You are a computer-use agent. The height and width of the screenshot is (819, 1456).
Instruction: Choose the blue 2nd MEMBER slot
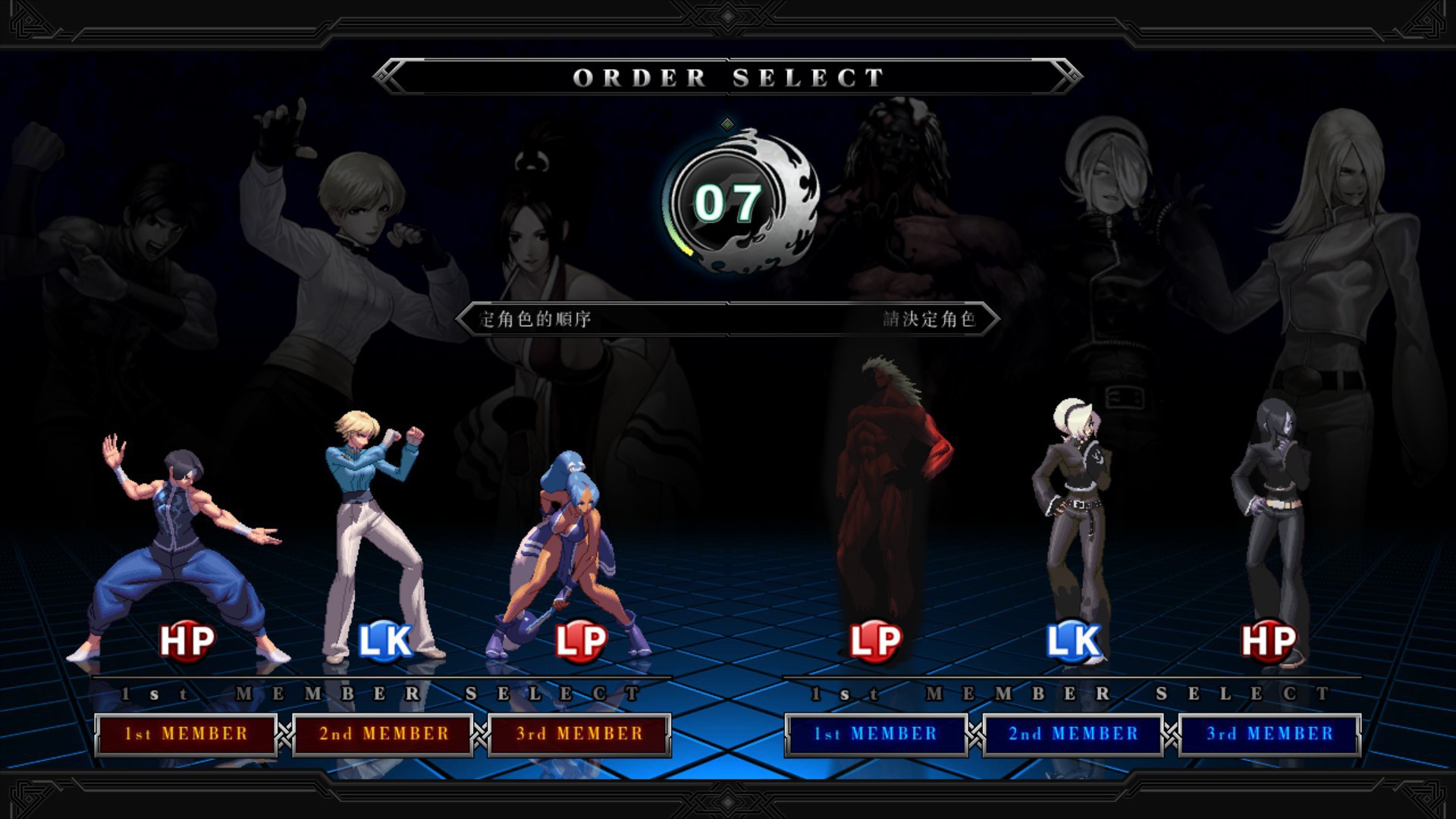pos(1073,734)
